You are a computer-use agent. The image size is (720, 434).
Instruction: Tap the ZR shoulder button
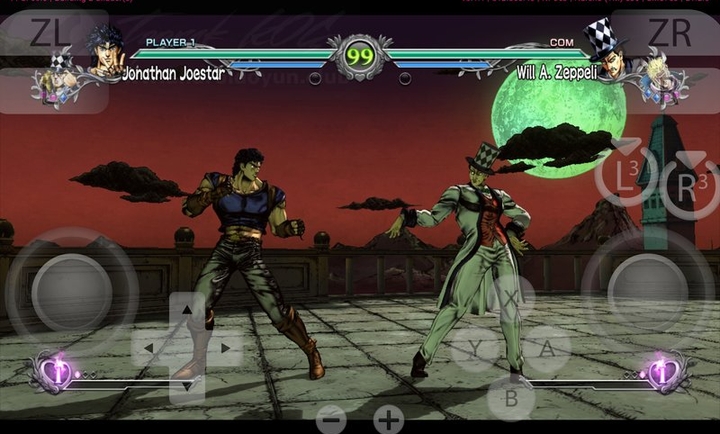point(669,33)
